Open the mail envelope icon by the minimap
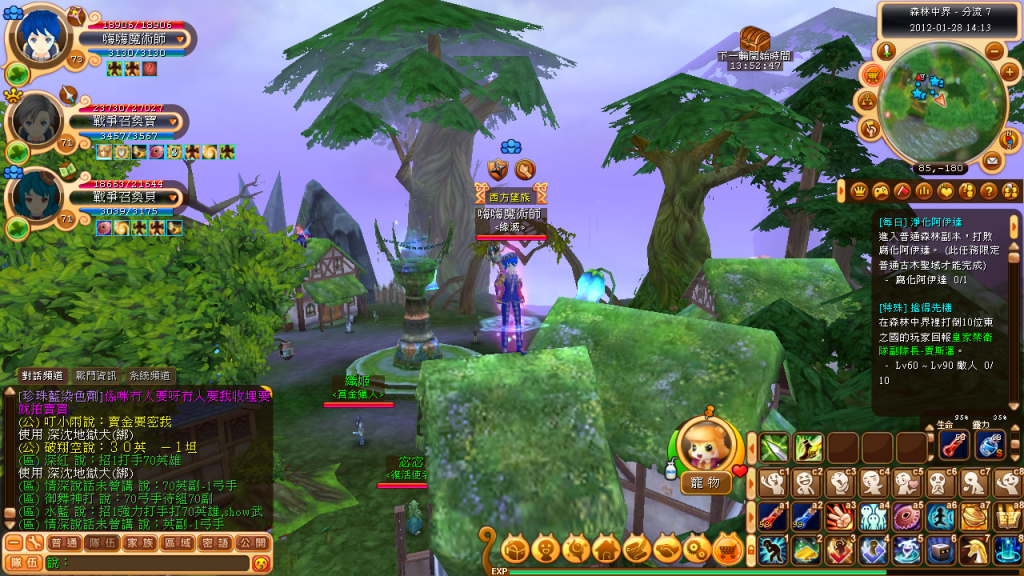The width and height of the screenshot is (1024, 576). coord(992,160)
